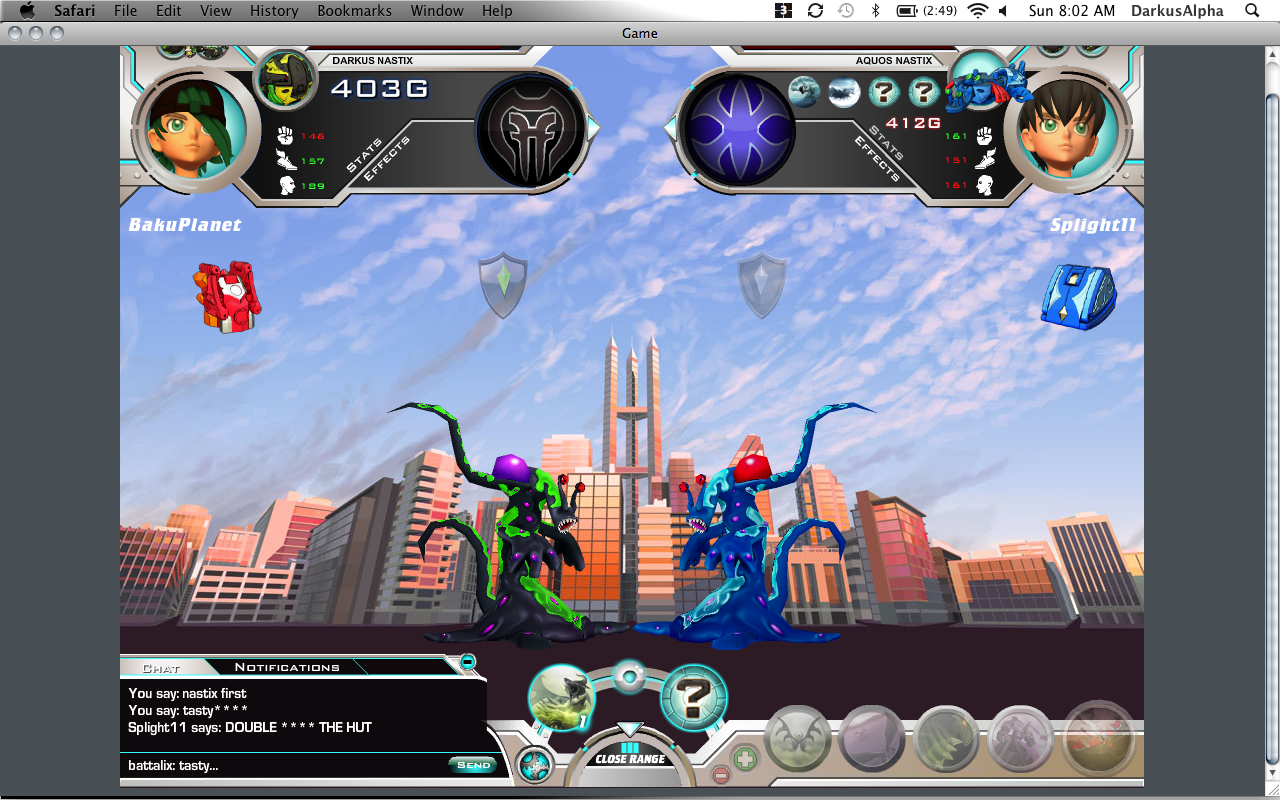Image resolution: width=1280 pixels, height=800 pixels.
Task: Activate the red gauntlet battle gear icon
Action: pos(227,296)
